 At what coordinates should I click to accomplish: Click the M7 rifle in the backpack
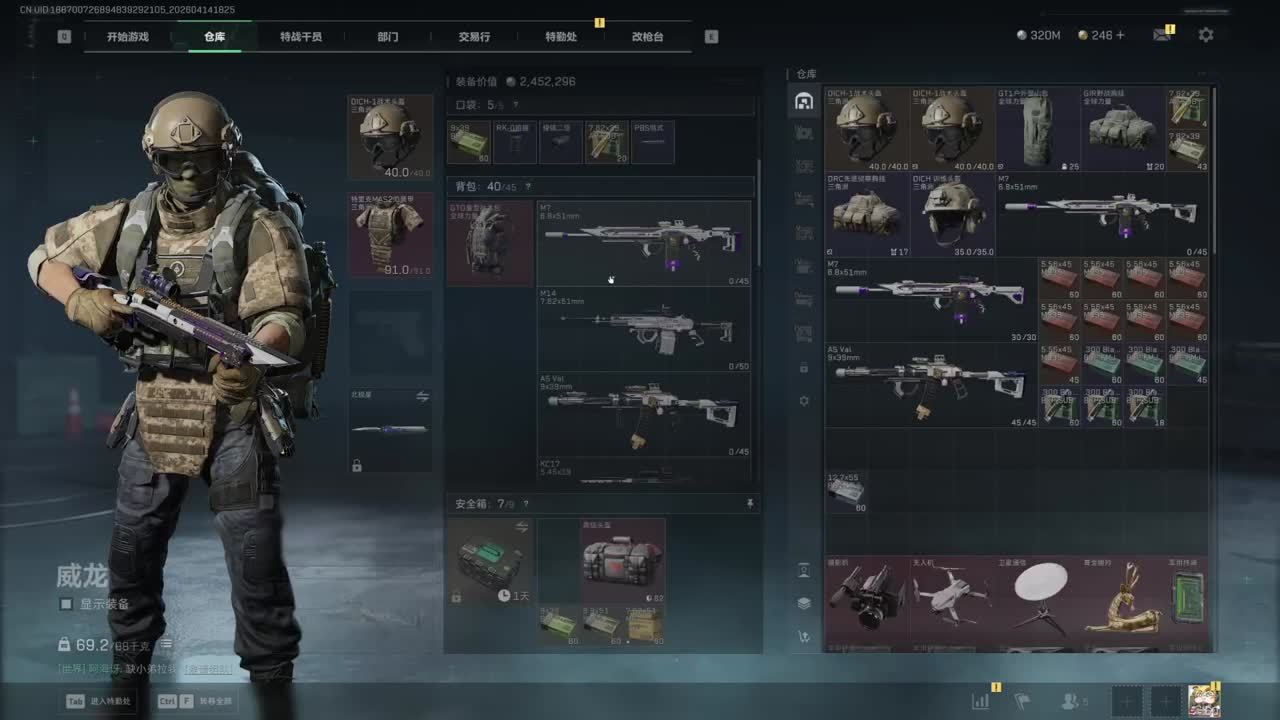click(x=644, y=243)
